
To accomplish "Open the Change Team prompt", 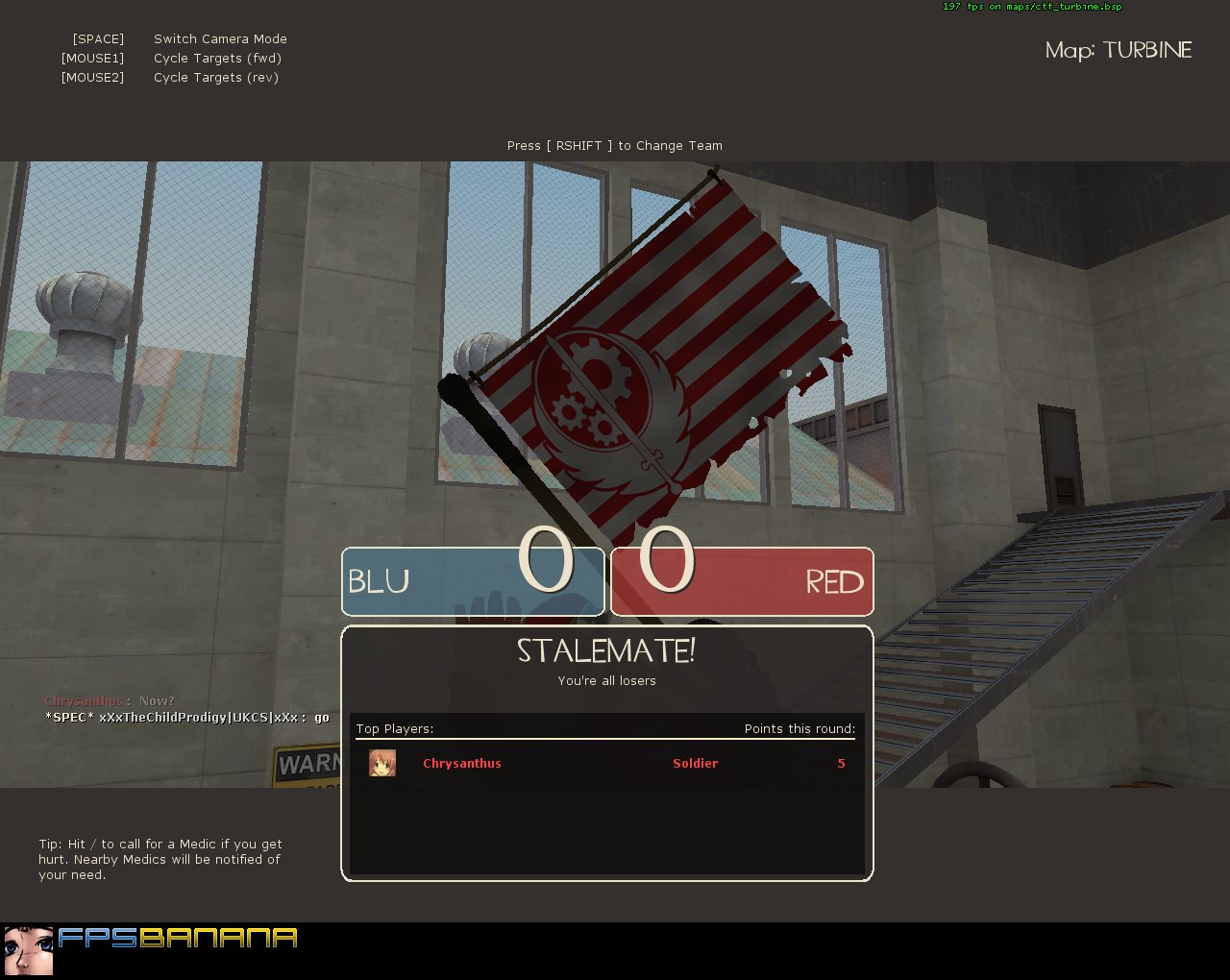I will tap(614, 145).
